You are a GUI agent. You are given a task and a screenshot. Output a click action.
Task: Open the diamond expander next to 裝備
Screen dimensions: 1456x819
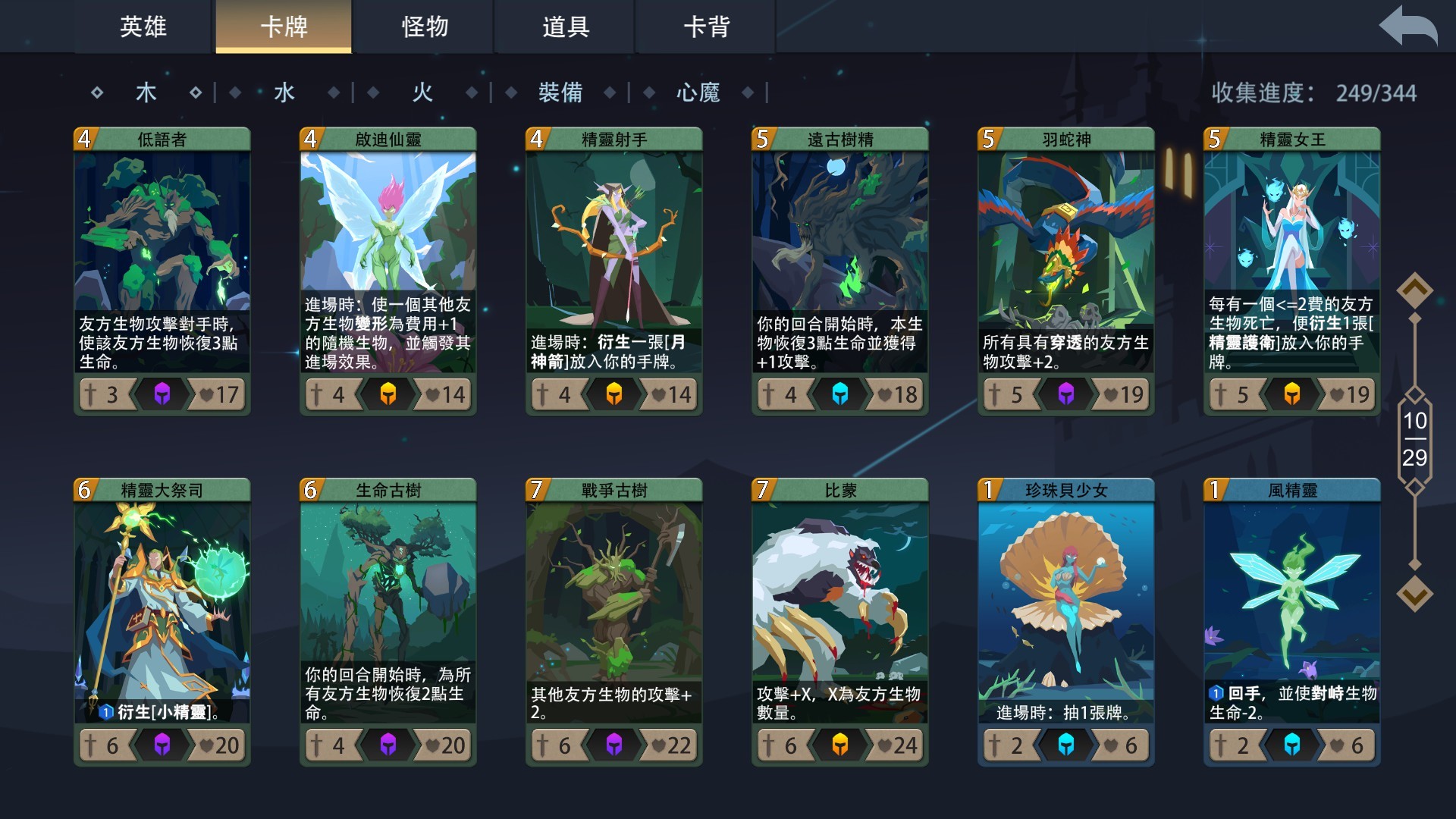coord(610,93)
